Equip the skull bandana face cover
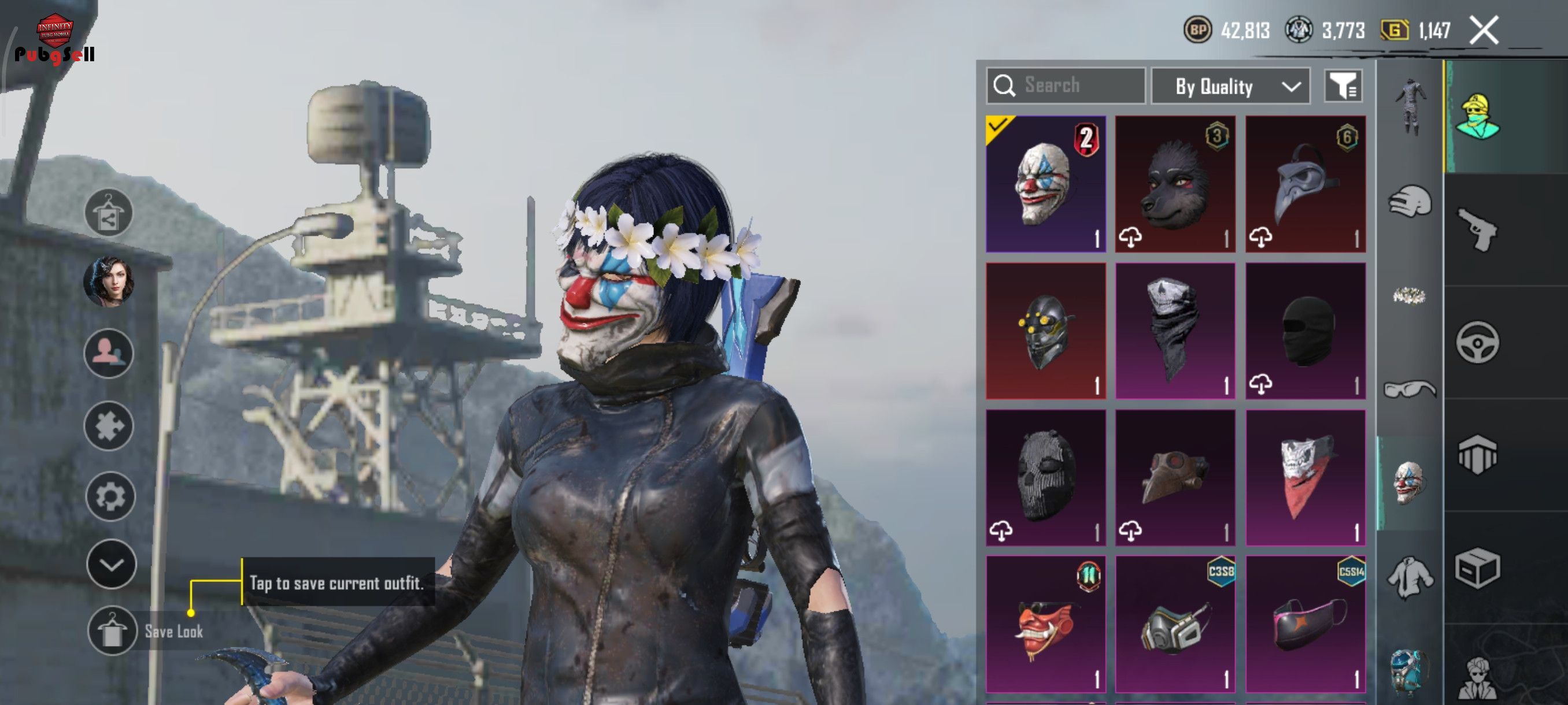This screenshot has height=705, width=1568. 1175,332
